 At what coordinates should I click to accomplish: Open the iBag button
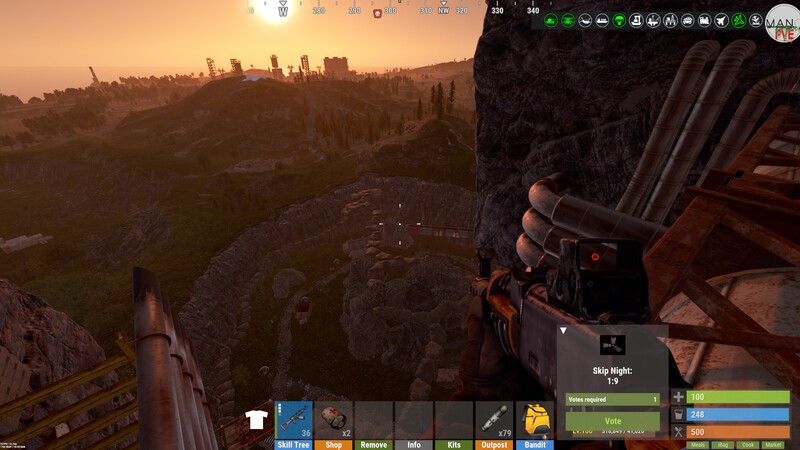[x=723, y=444]
